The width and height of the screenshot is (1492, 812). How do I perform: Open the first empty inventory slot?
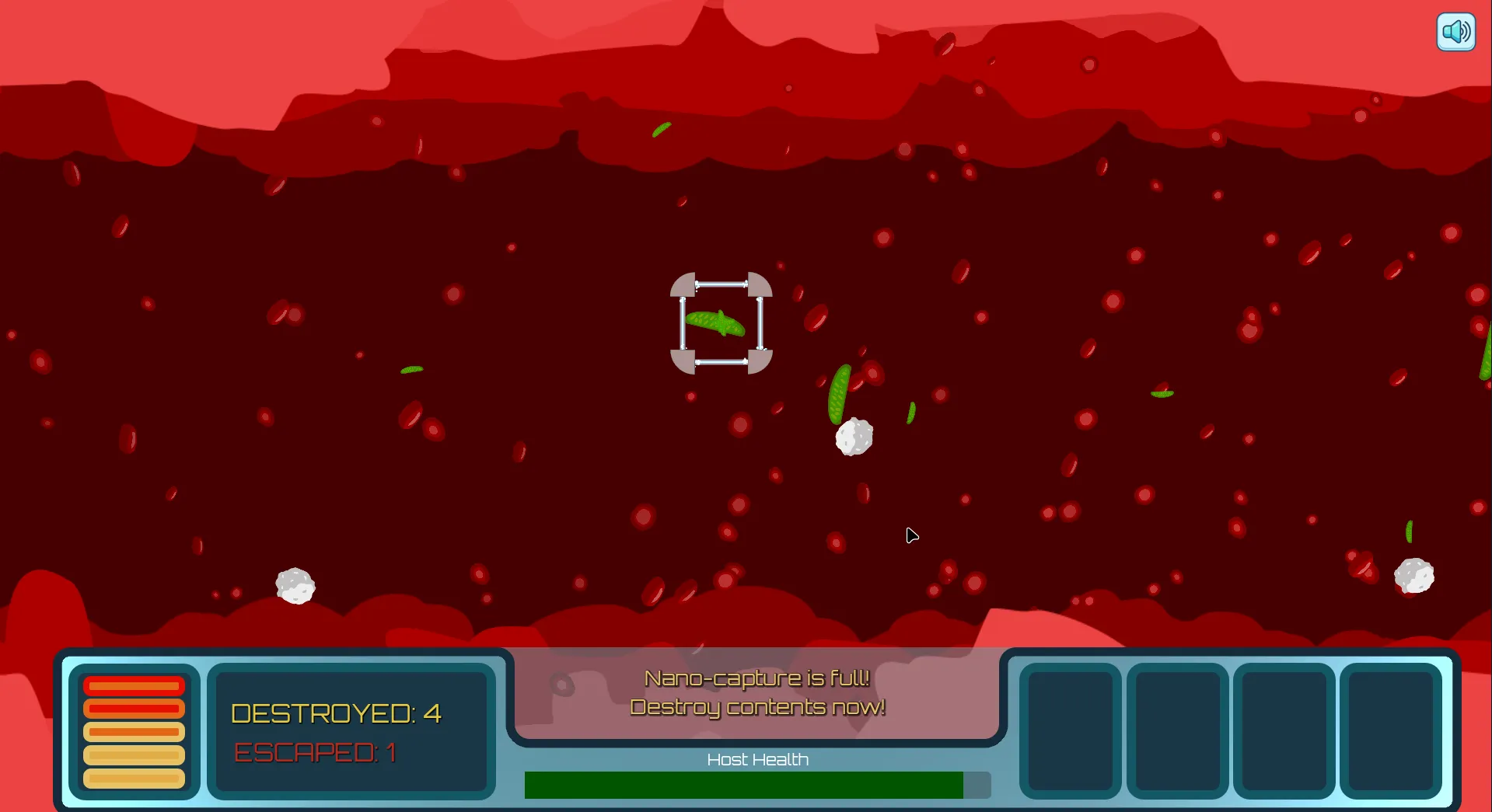click(x=1069, y=730)
